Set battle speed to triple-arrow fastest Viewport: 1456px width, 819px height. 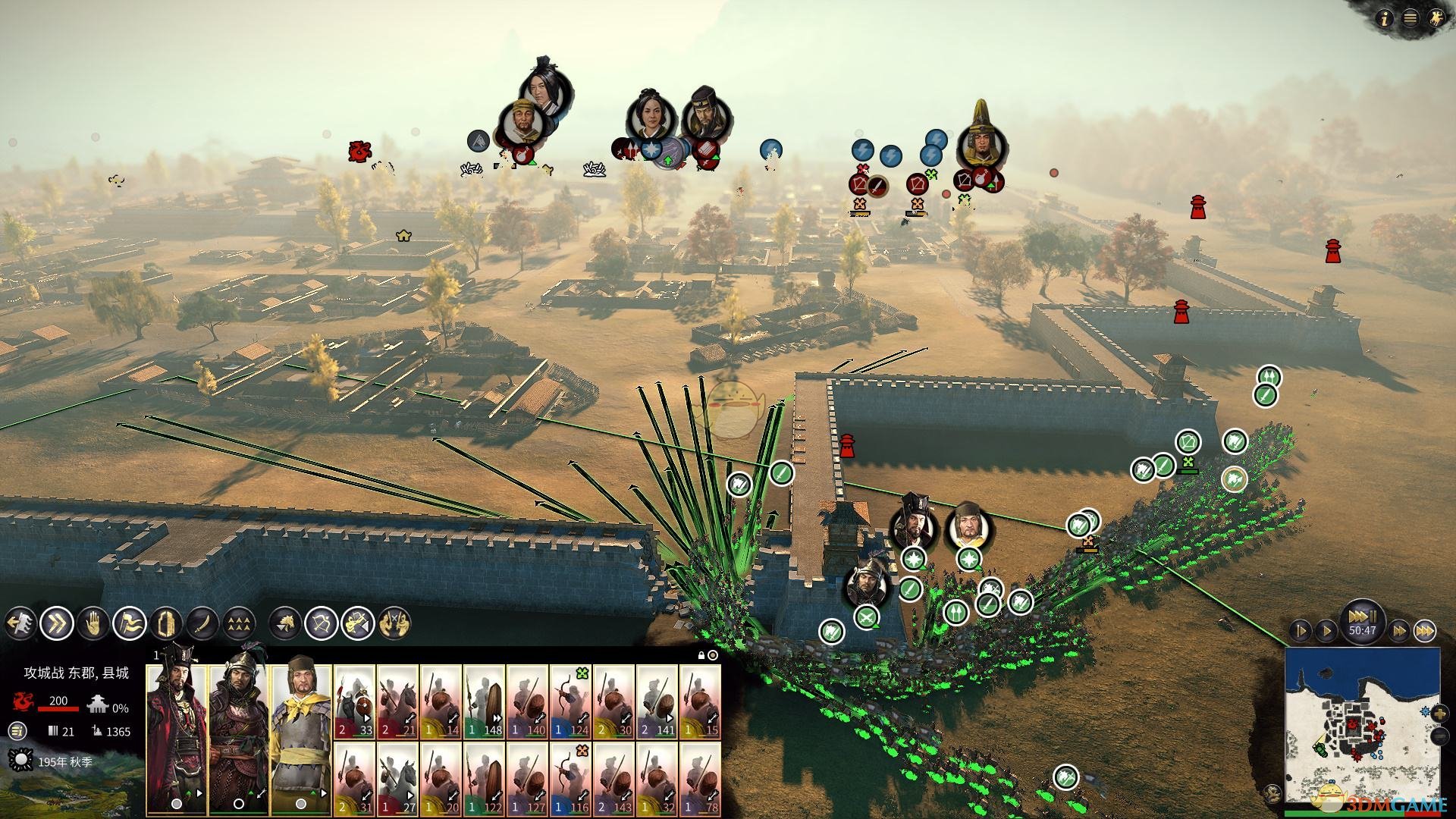[1425, 630]
